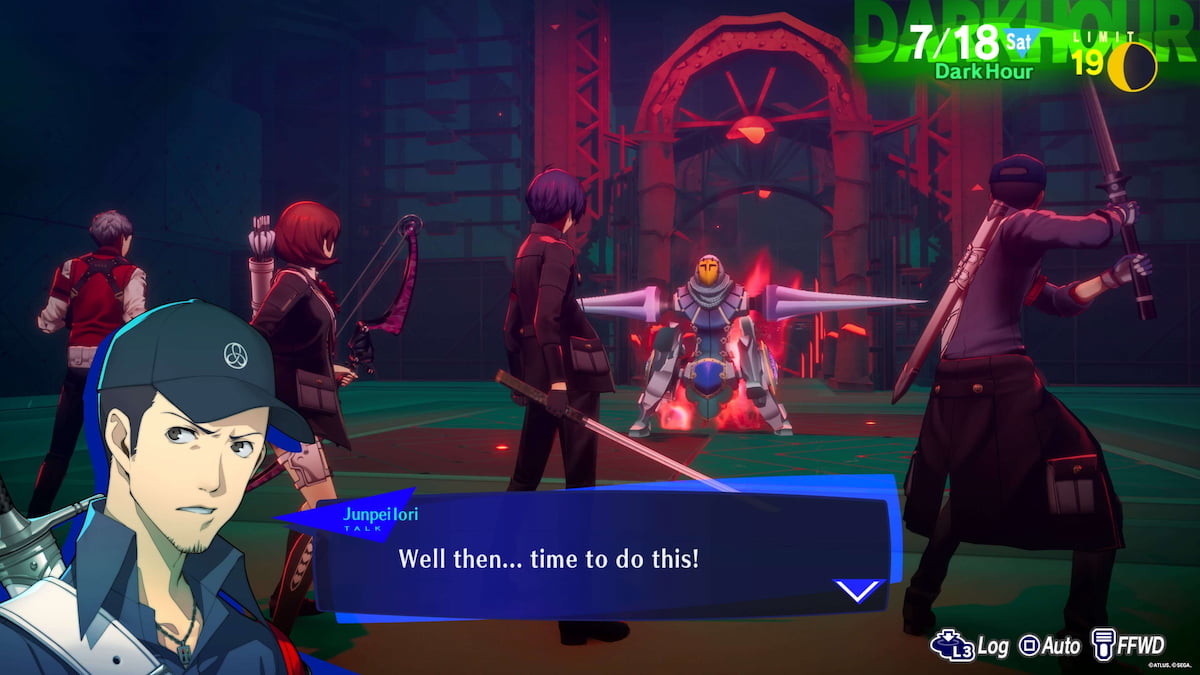This screenshot has height=675, width=1200.
Task: Advance dialogue with the down arrow indicator
Action: (859, 591)
